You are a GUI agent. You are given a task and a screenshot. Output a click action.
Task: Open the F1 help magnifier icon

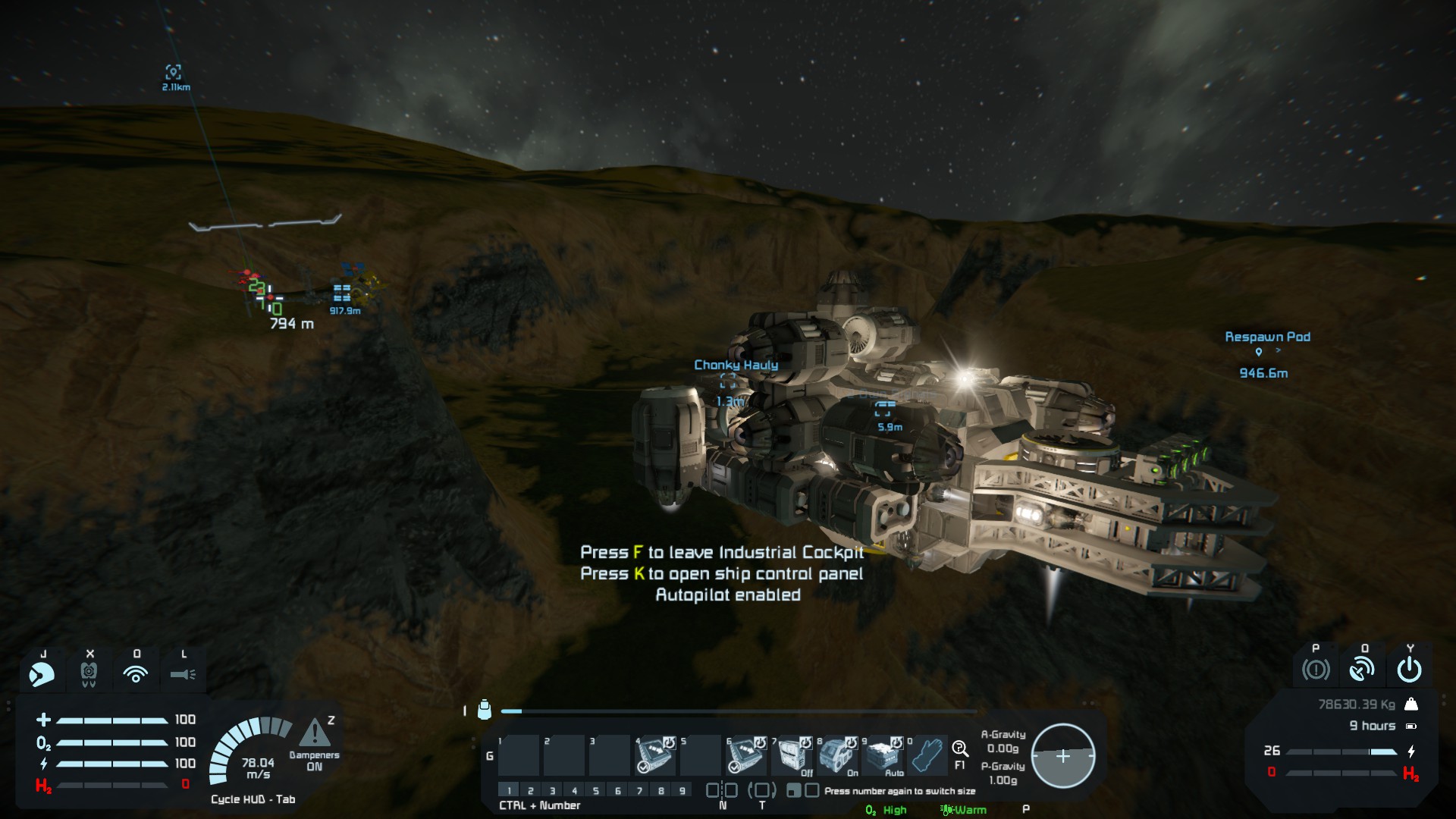tap(960, 749)
